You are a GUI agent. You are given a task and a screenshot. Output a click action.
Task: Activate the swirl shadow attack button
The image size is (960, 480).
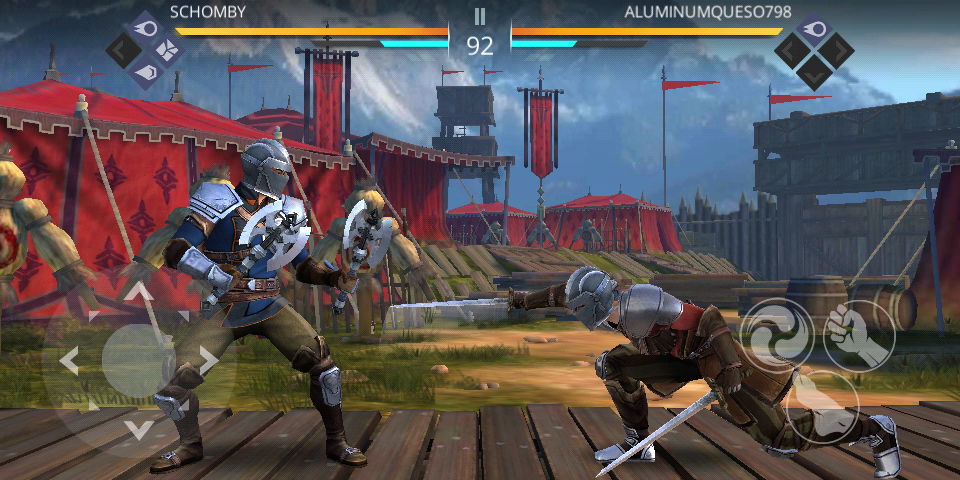click(x=775, y=334)
